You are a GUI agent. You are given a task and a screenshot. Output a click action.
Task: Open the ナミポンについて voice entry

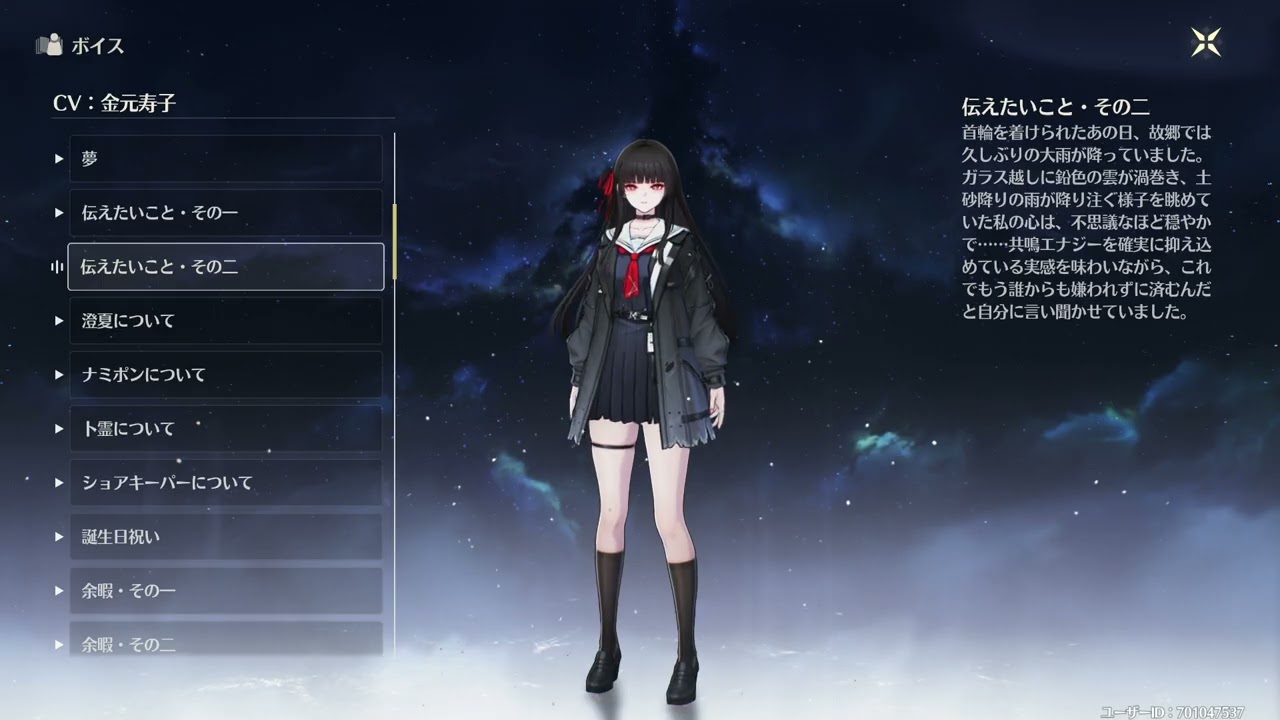pos(225,375)
